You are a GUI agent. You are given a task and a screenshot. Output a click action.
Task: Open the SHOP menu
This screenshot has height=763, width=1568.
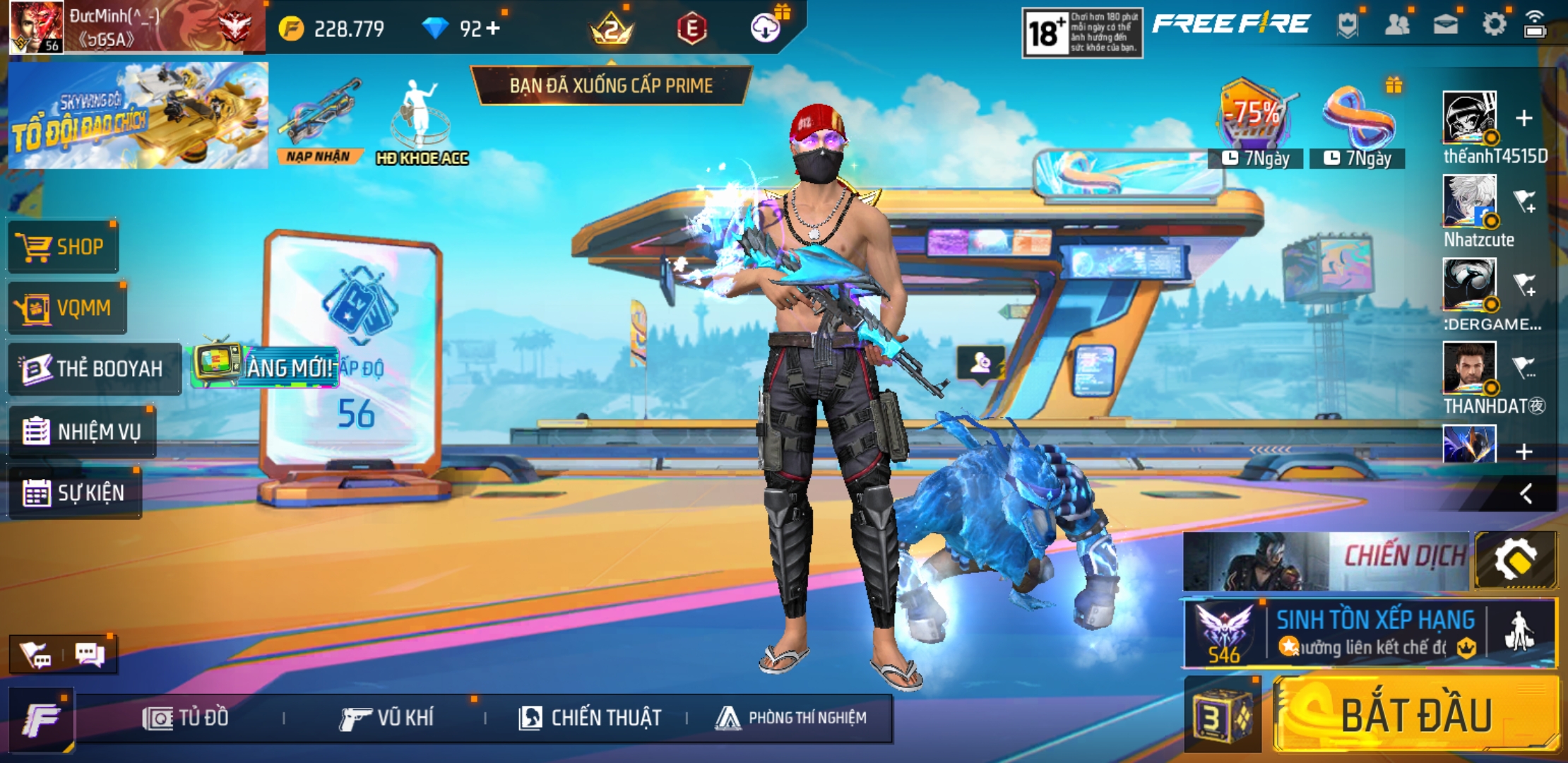click(63, 247)
